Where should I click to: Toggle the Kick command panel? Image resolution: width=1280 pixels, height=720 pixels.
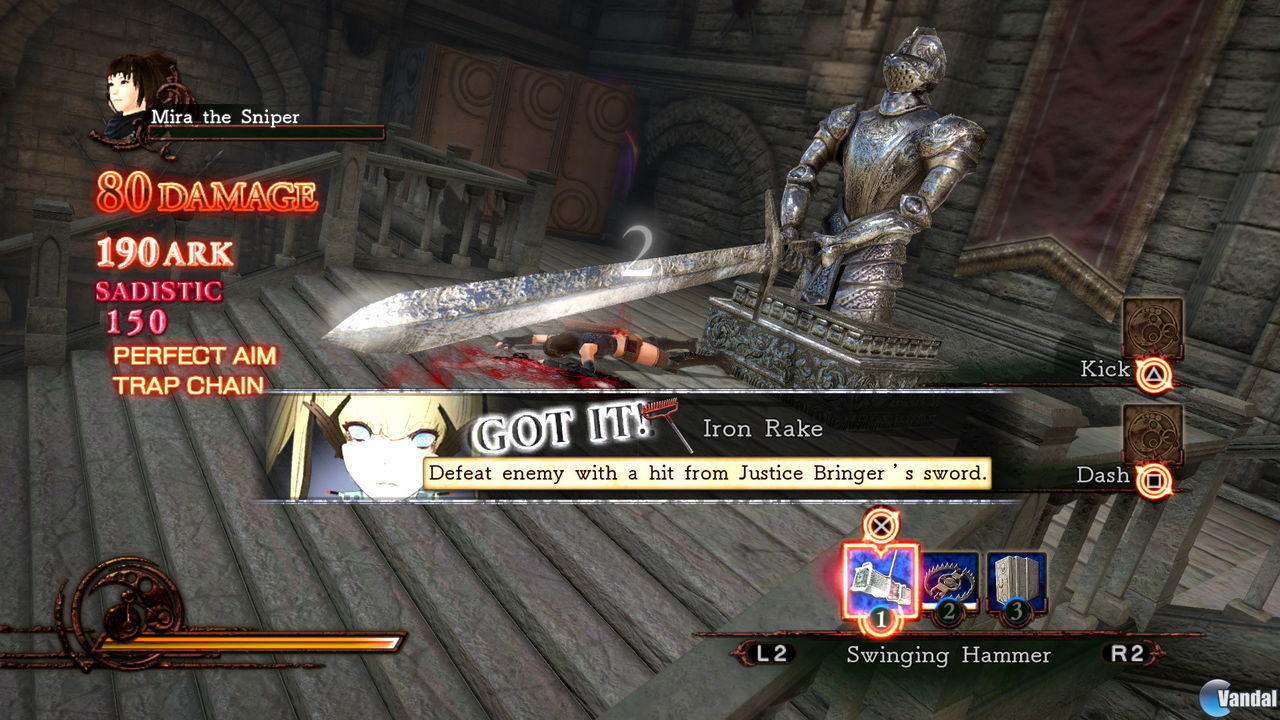pyautogui.click(x=1155, y=325)
